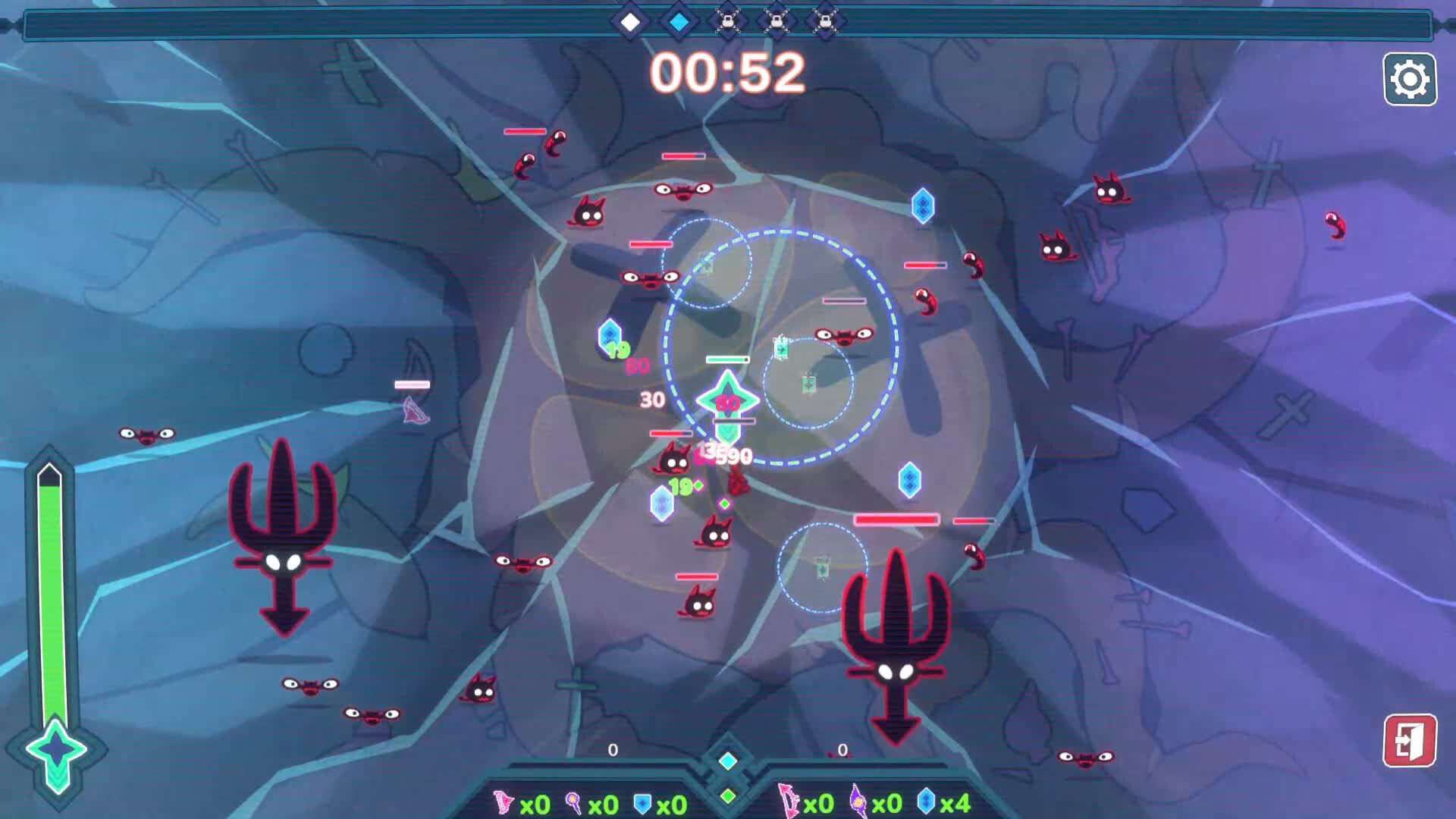Select the white diamond stage marker
This screenshot has width=1456, height=819.
click(632, 23)
